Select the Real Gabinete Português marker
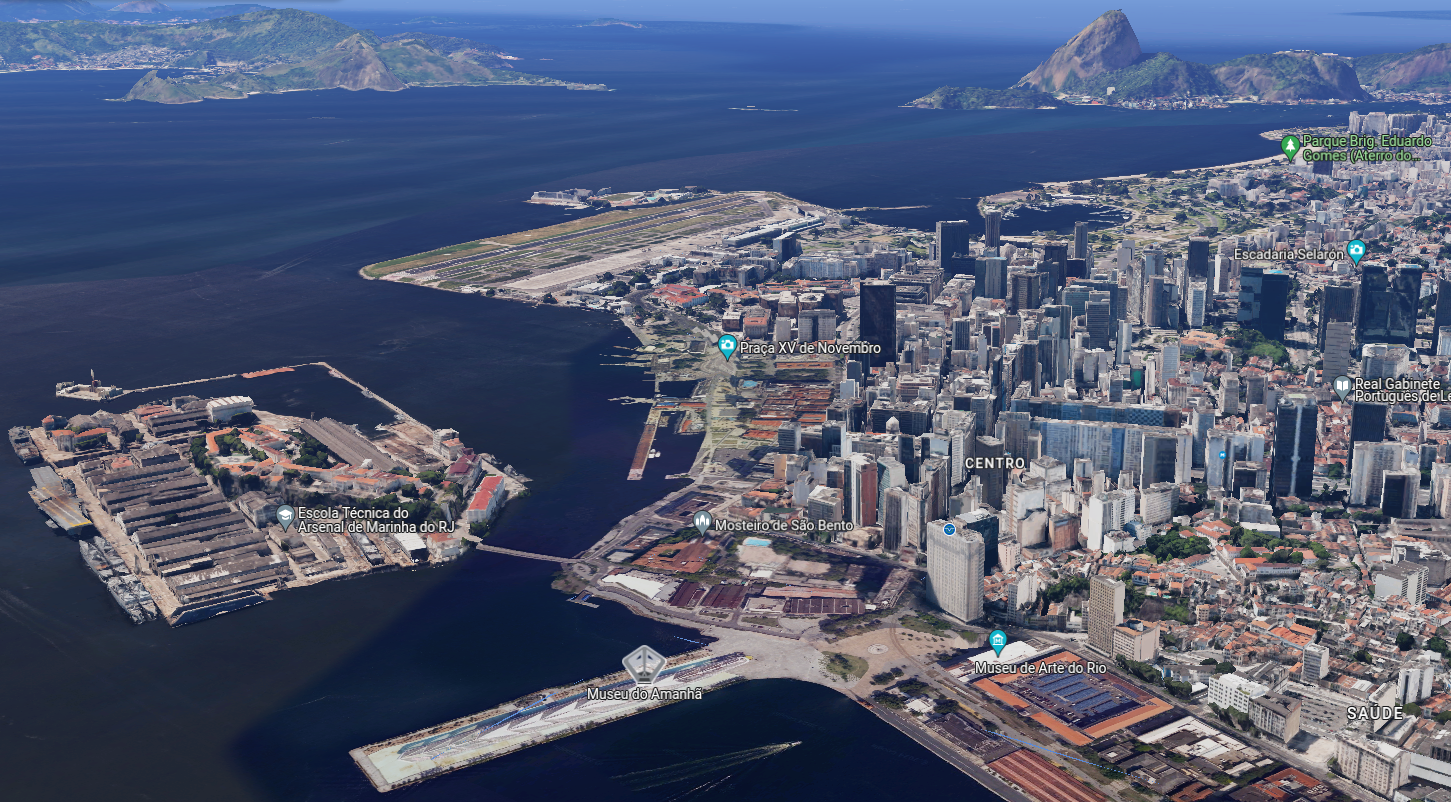 (x=1342, y=386)
